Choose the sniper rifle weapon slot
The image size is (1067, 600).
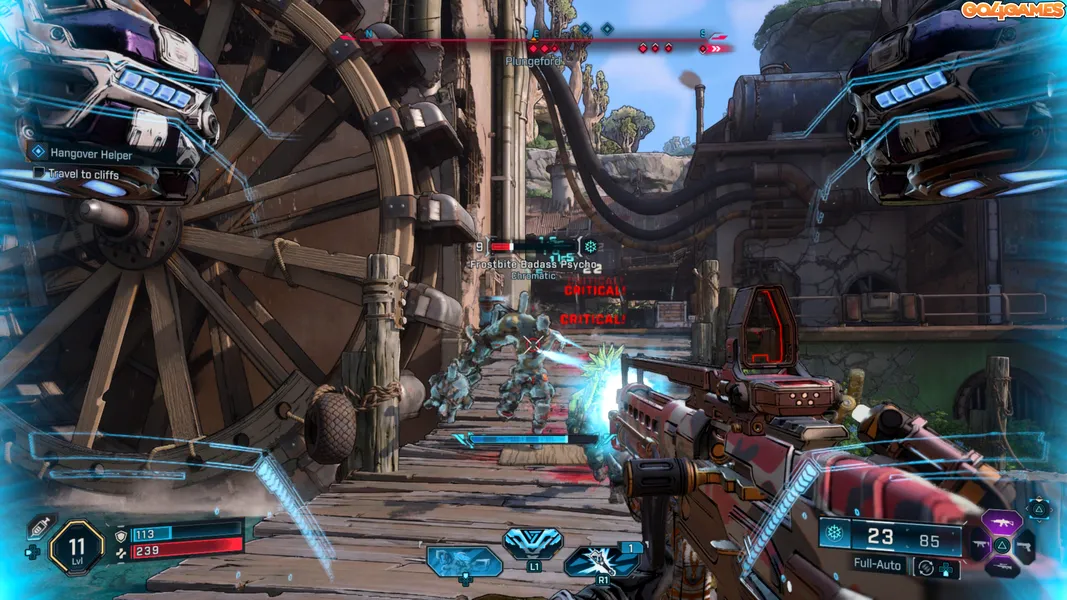(1004, 568)
